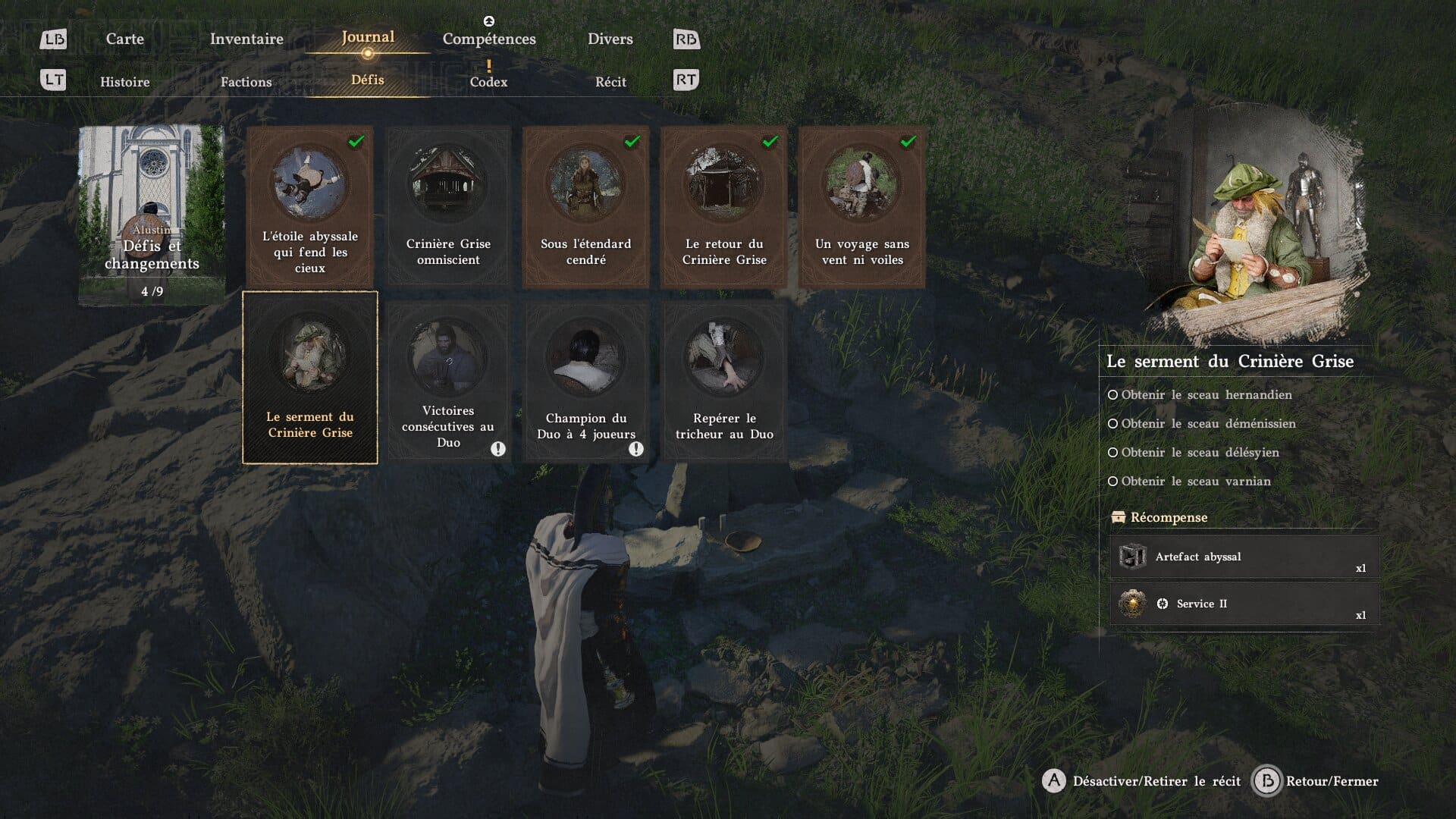Open the Sous l'étendard cendré challenge
This screenshot has width=1456, height=819.
pos(586,206)
